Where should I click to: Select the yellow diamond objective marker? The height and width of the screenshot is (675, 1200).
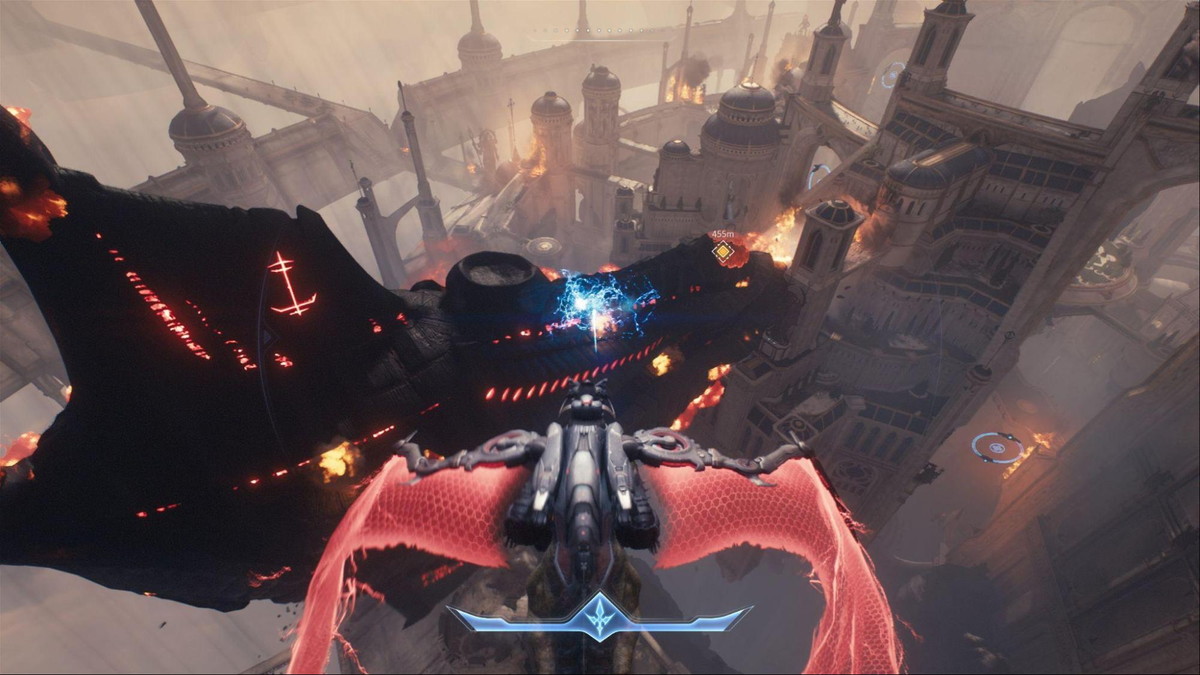(722, 252)
